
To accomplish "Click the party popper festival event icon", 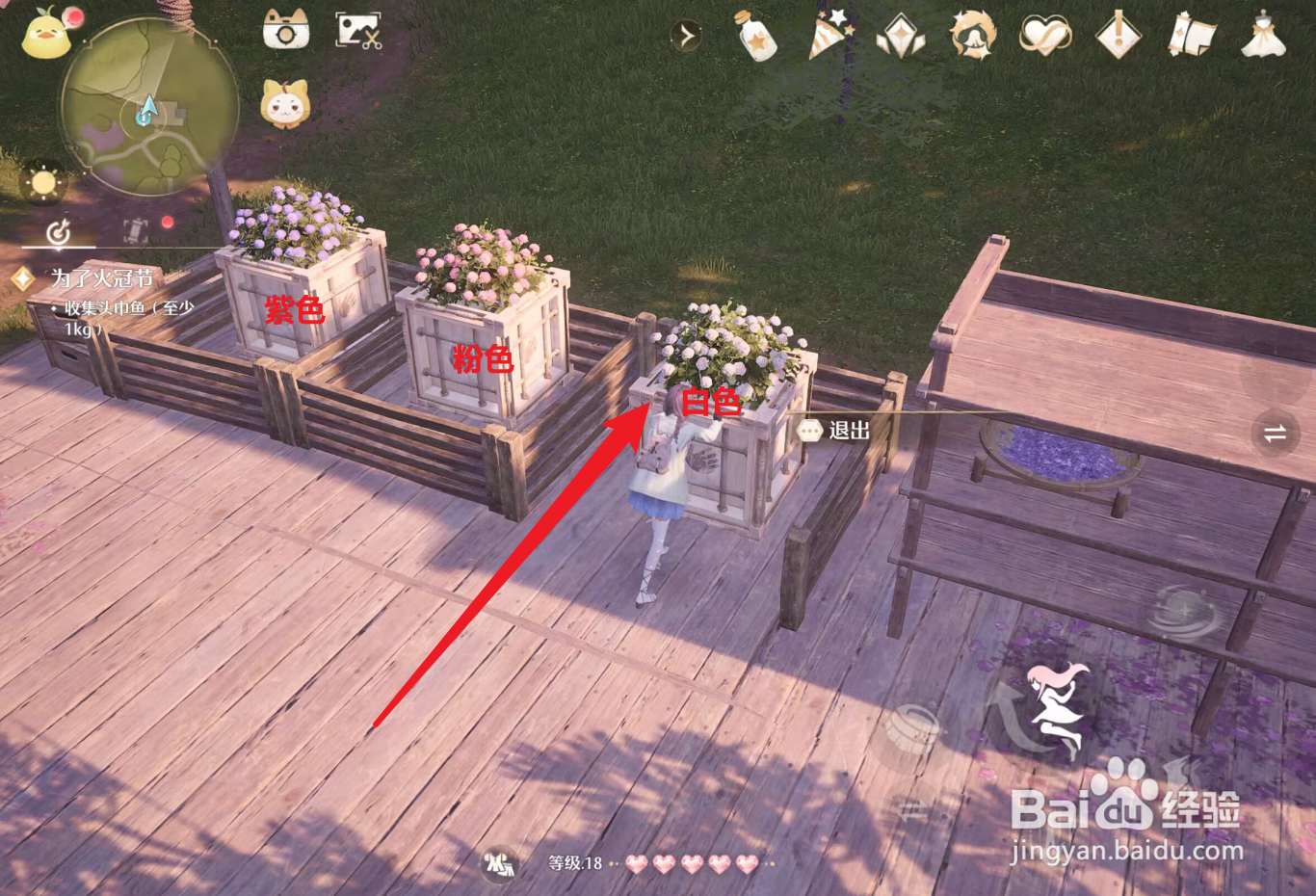I will click(x=829, y=36).
